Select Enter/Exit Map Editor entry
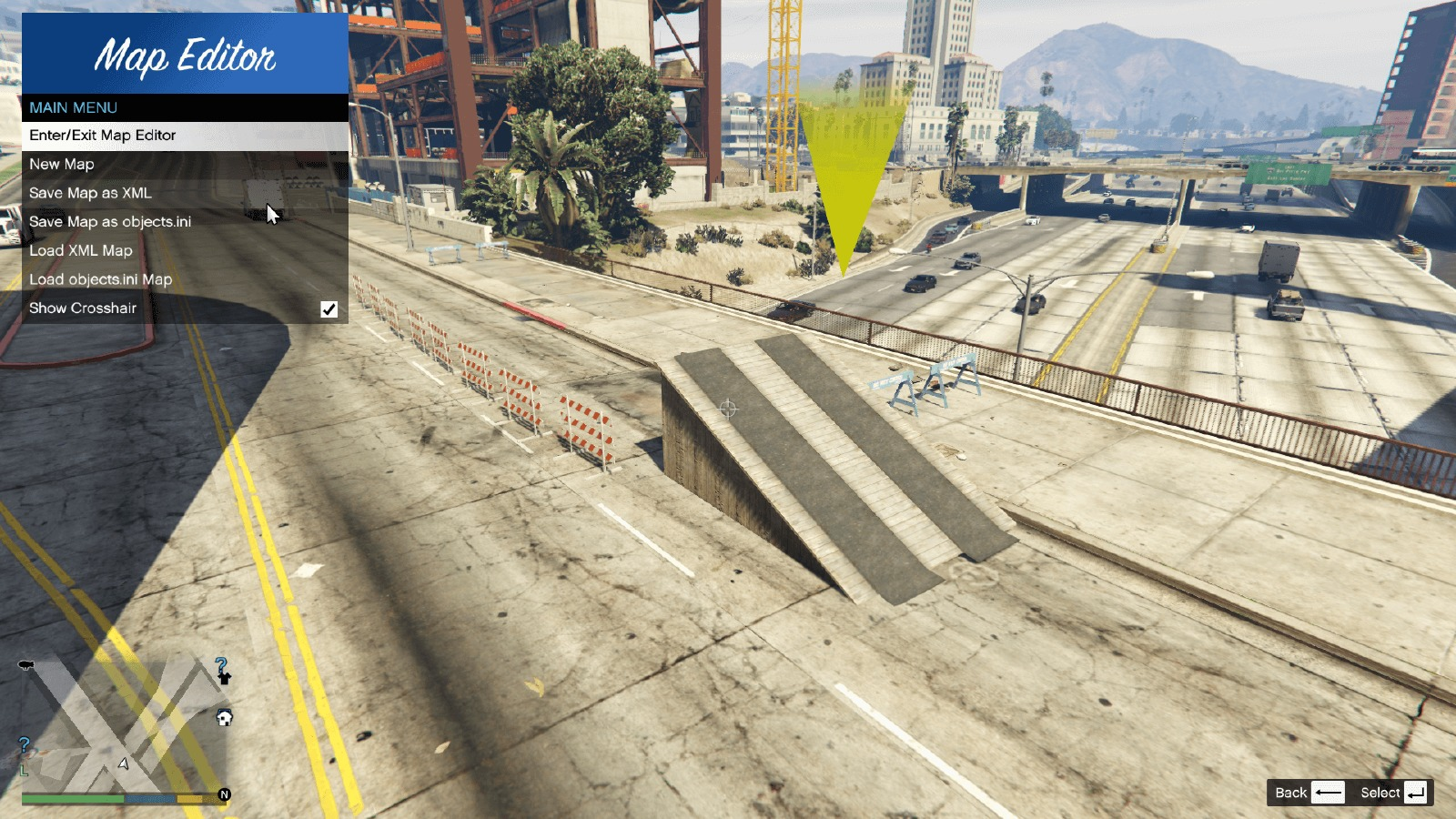The width and height of the screenshot is (1456, 819). (x=185, y=136)
